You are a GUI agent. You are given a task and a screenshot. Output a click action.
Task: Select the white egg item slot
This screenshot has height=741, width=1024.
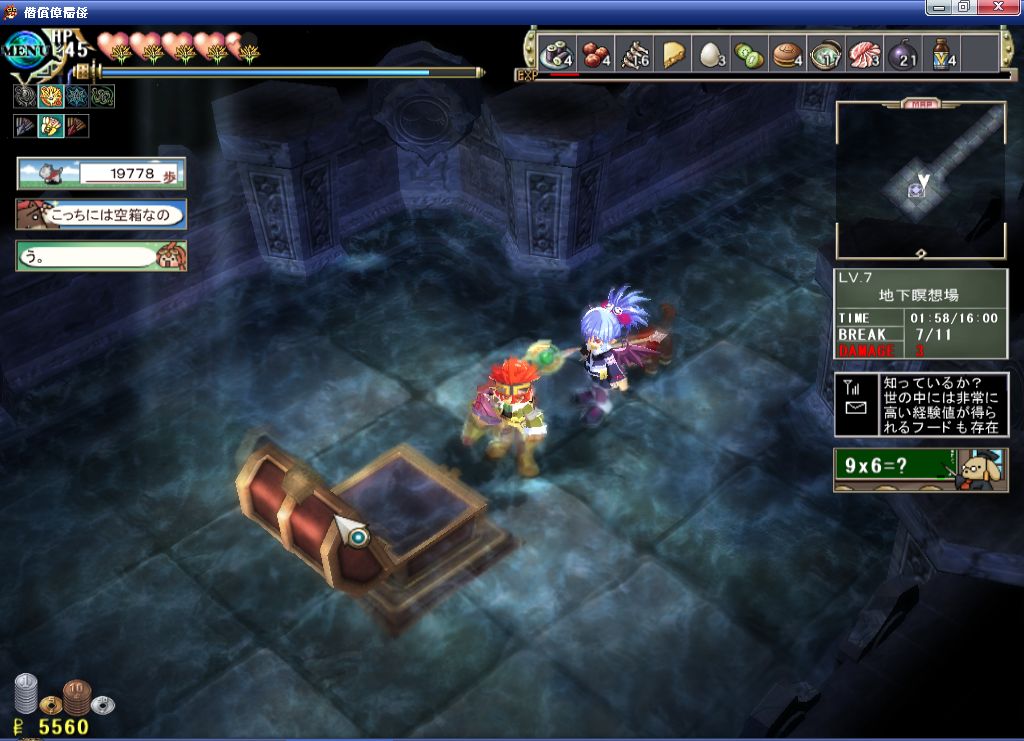click(x=710, y=54)
